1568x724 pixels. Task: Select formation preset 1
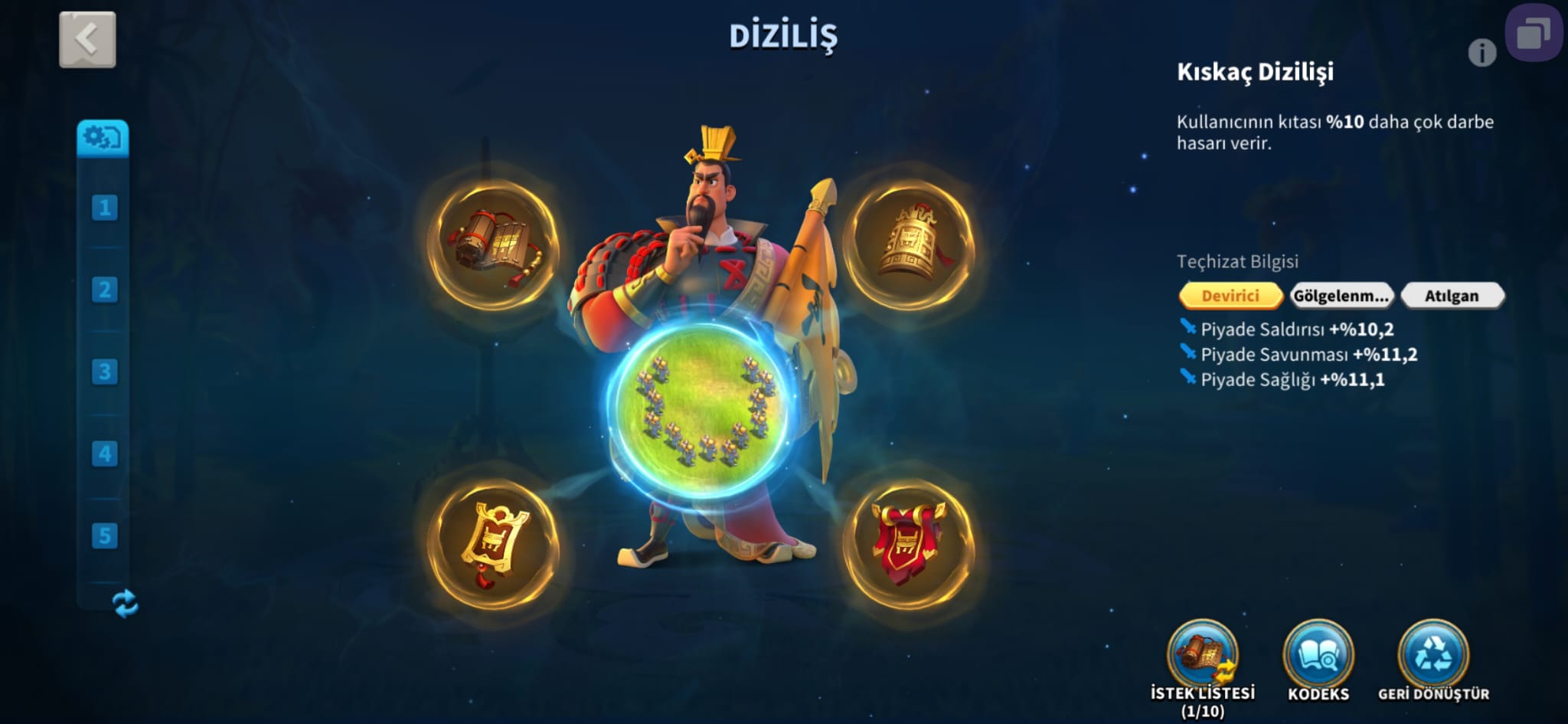tap(104, 208)
